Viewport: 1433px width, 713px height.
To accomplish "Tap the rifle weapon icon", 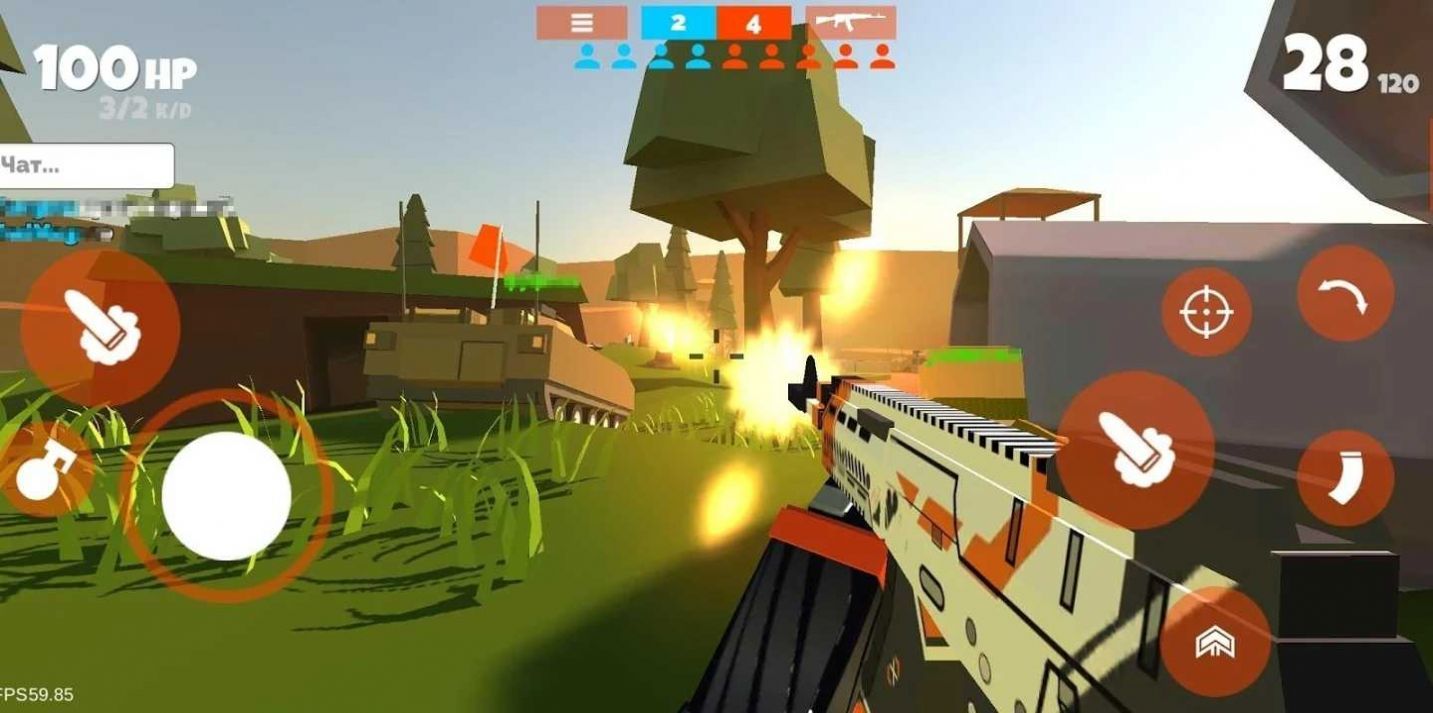I will tap(850, 22).
